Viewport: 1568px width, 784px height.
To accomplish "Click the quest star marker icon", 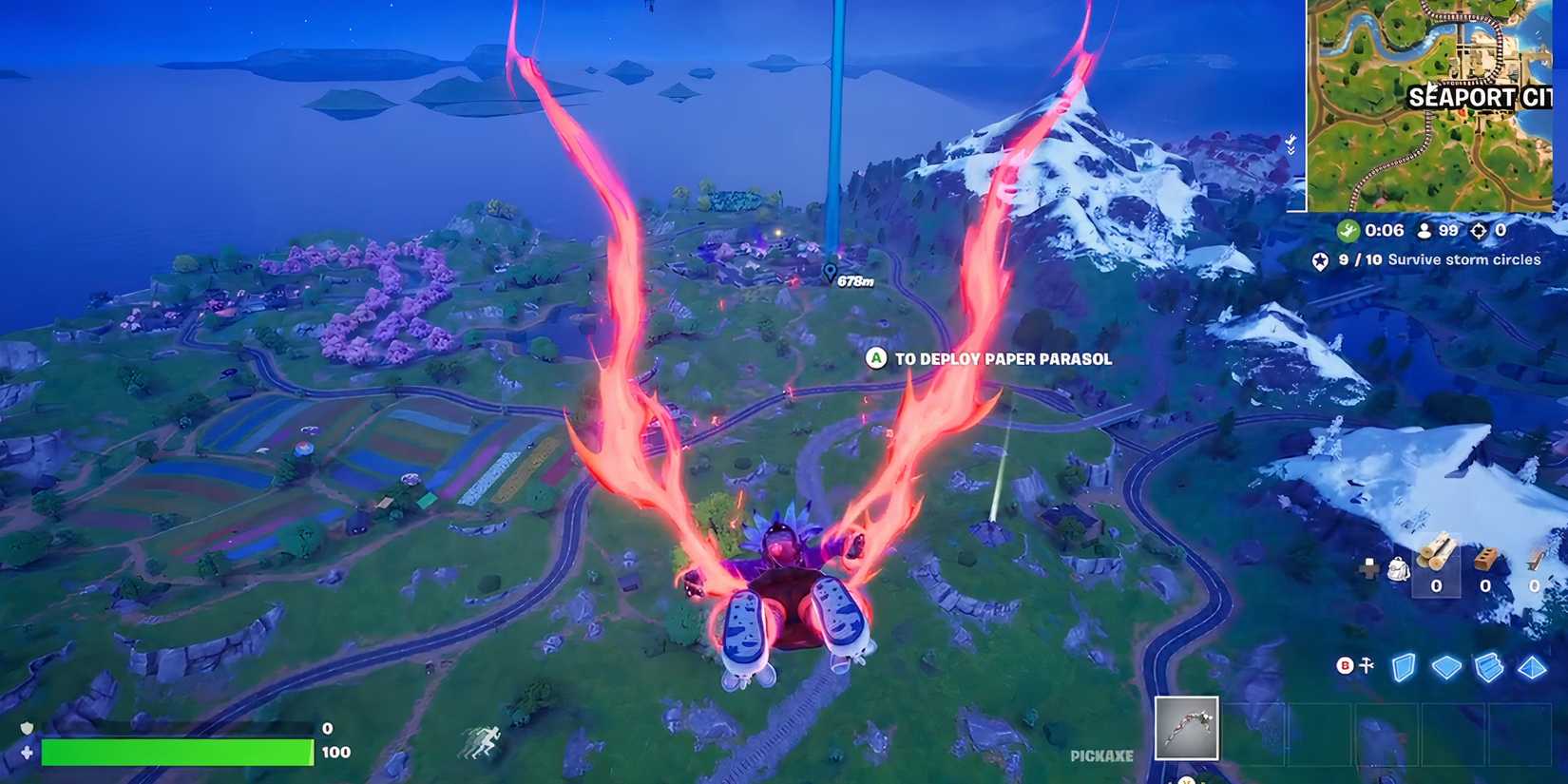I will [1320, 261].
